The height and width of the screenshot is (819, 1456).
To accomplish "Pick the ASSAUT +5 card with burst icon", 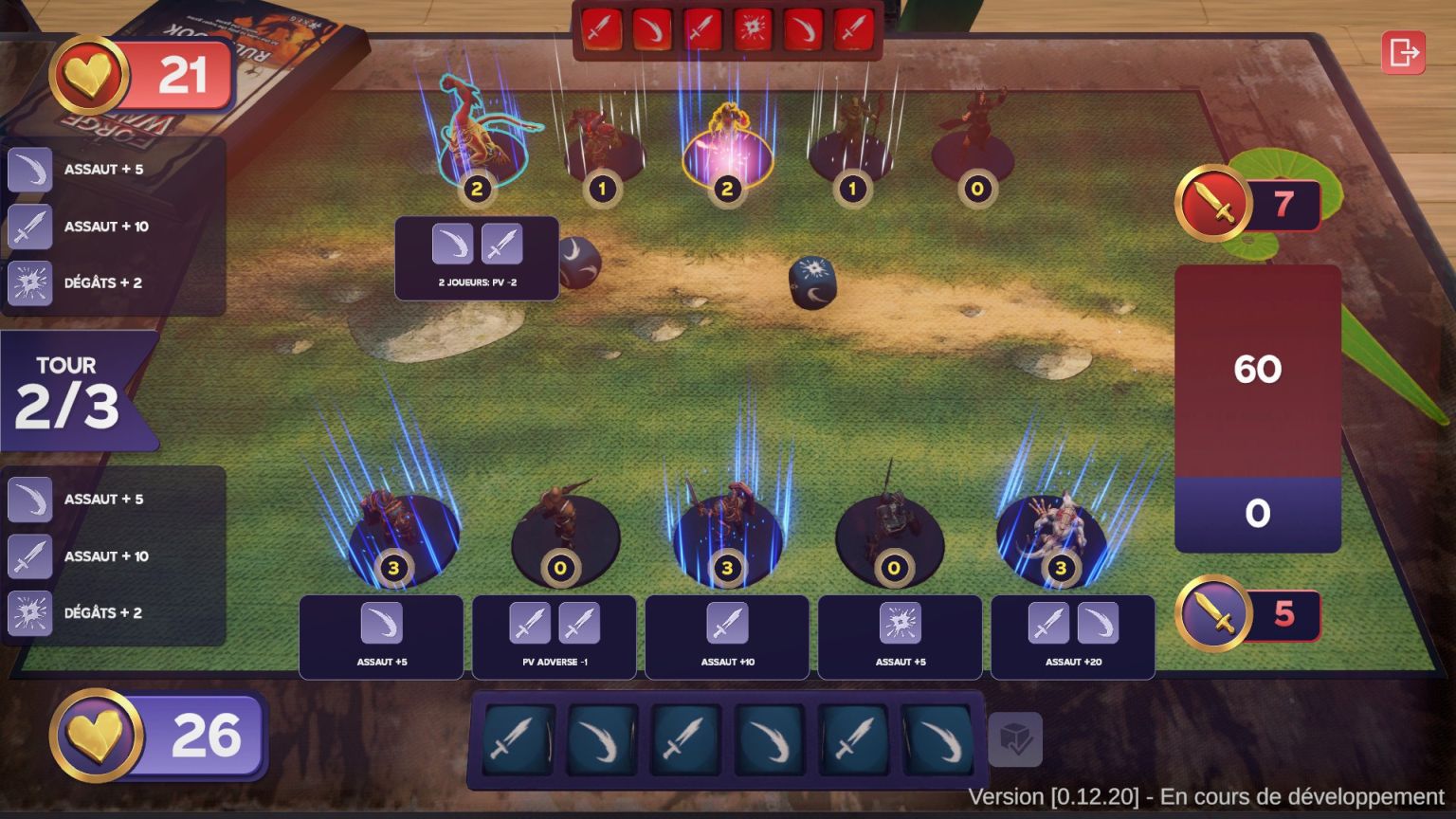I will coord(900,637).
